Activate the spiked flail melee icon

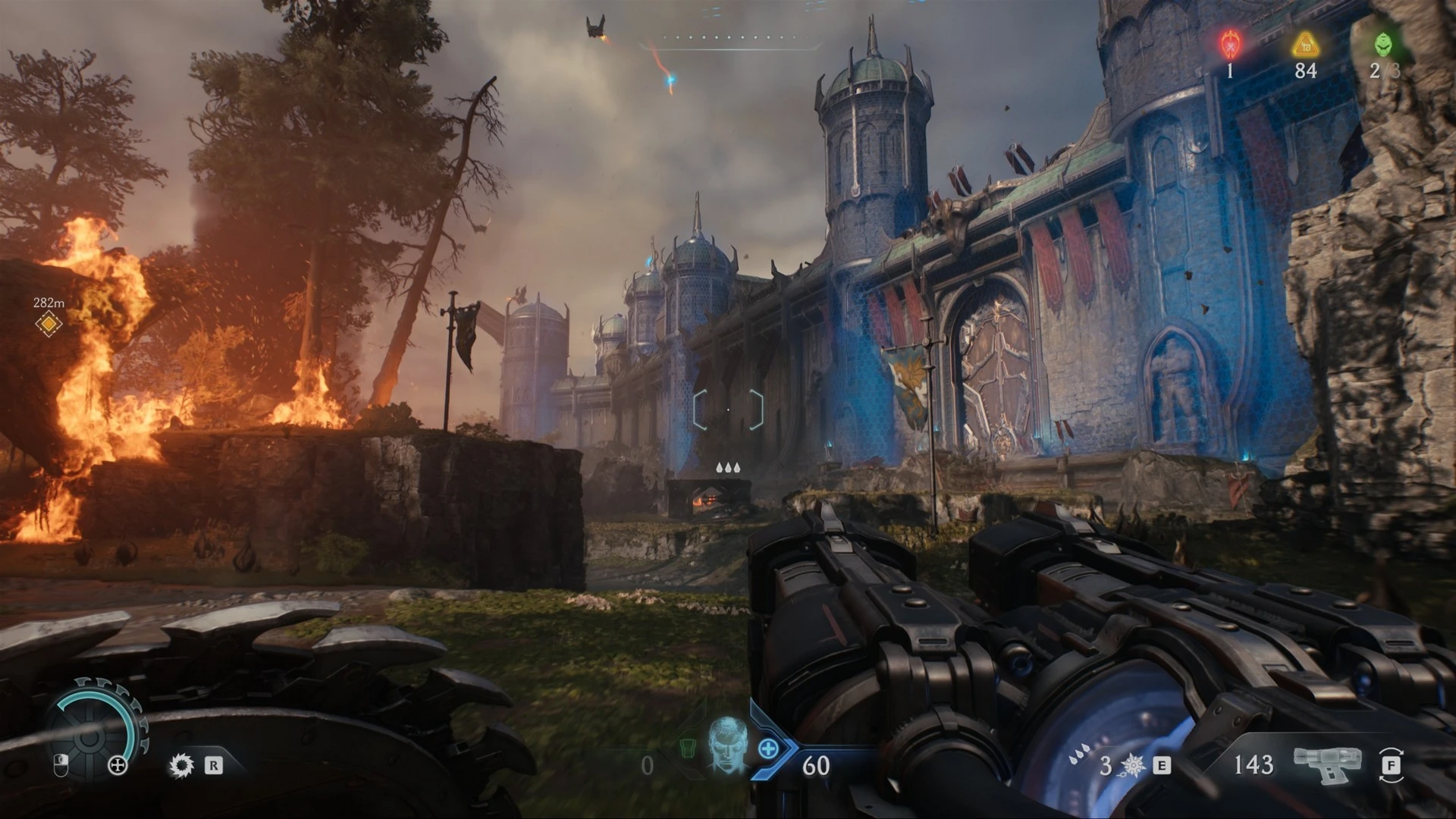tap(1131, 766)
